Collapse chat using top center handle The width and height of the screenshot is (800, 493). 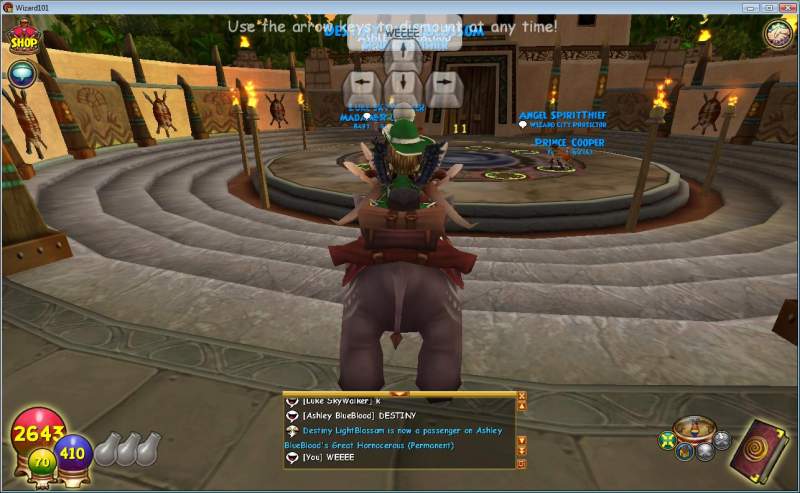point(400,394)
